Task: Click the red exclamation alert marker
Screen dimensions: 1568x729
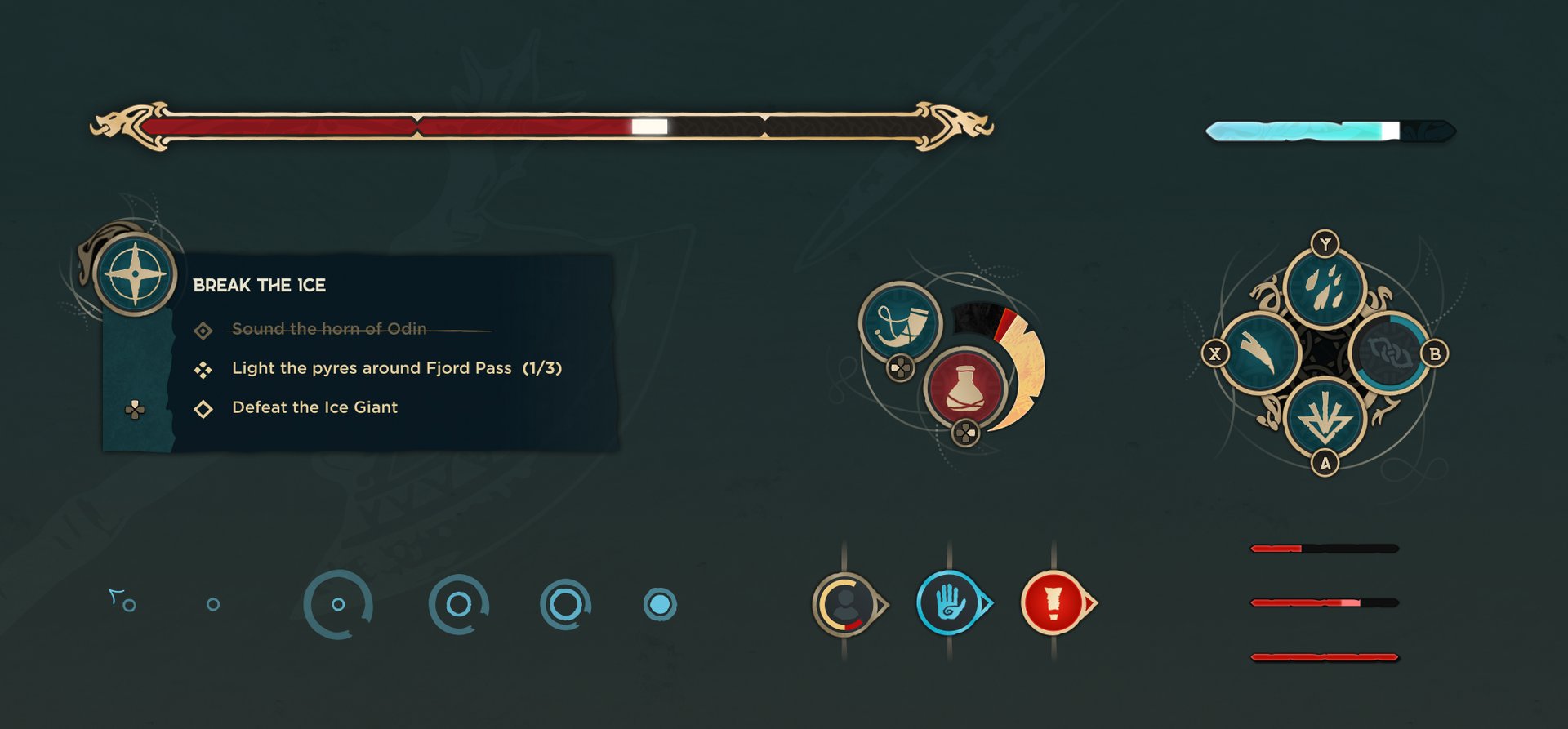Action: (x=1053, y=604)
